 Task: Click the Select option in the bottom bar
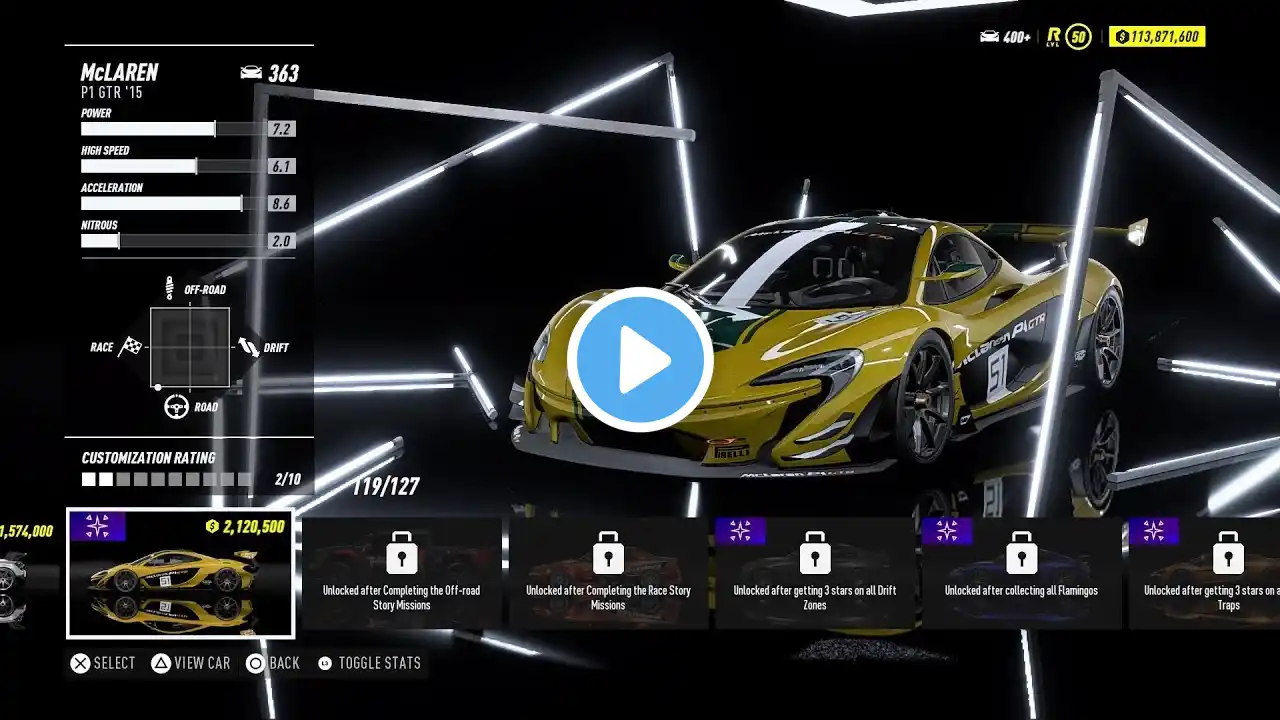point(103,663)
